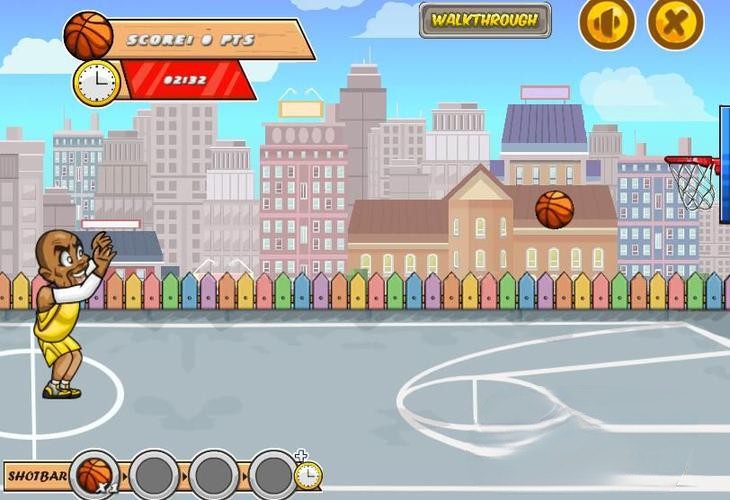Activate the extra time clock bonus
Image resolution: width=730 pixels, height=500 pixels.
[307, 472]
